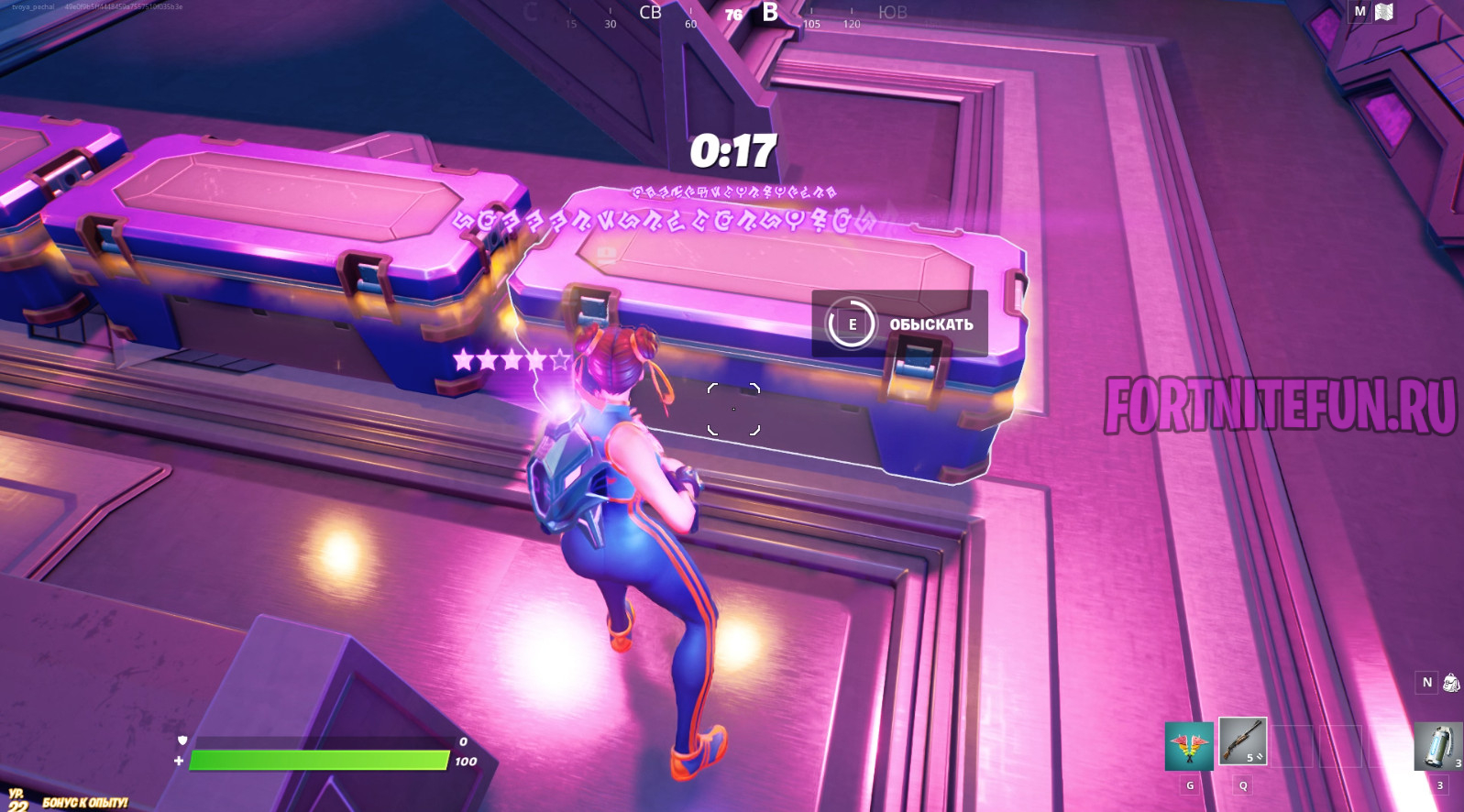Select the watermelon skewer pickaxe slot
Screen dimensions: 1464x812
point(1189,746)
